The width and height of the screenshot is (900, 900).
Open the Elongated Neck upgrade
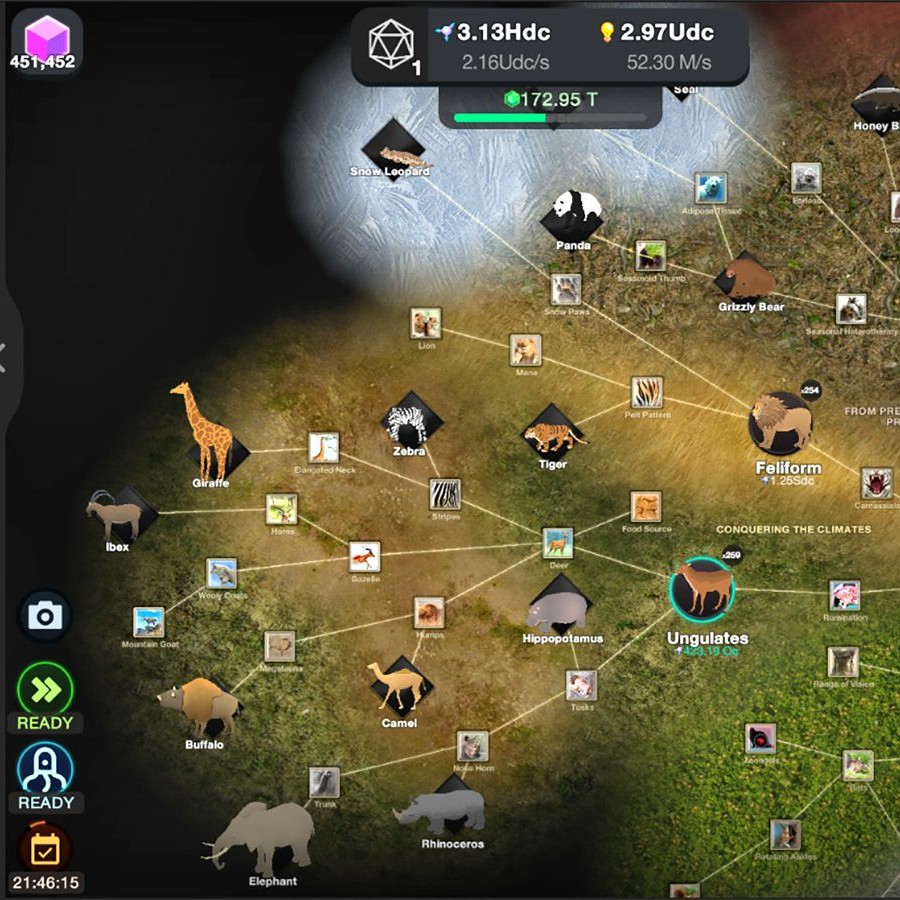pos(323,447)
